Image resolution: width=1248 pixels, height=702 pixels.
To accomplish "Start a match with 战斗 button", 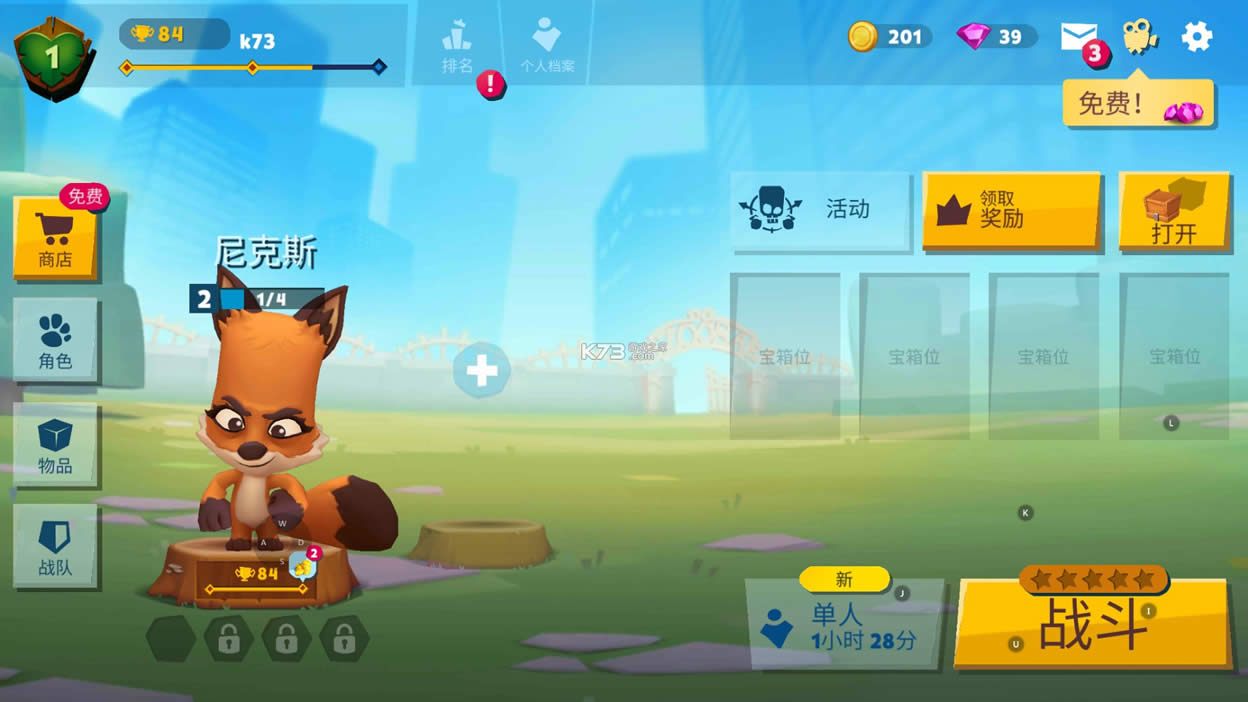I will point(1093,622).
